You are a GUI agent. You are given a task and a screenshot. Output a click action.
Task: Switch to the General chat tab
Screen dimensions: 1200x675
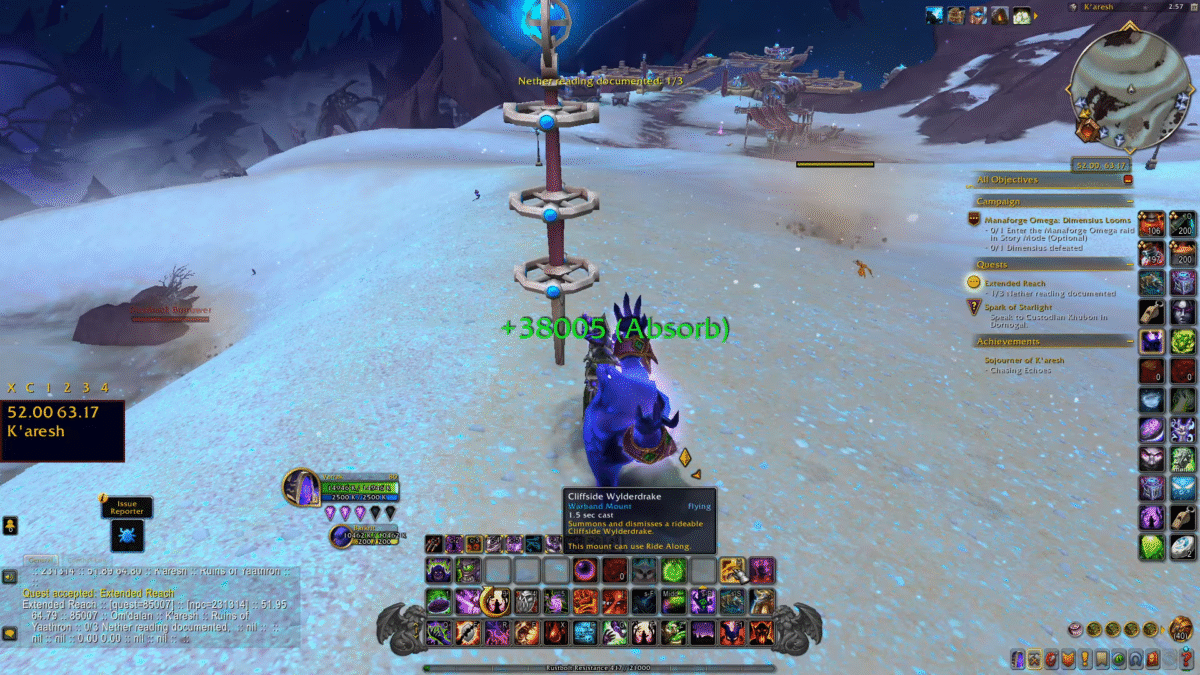click(40, 560)
